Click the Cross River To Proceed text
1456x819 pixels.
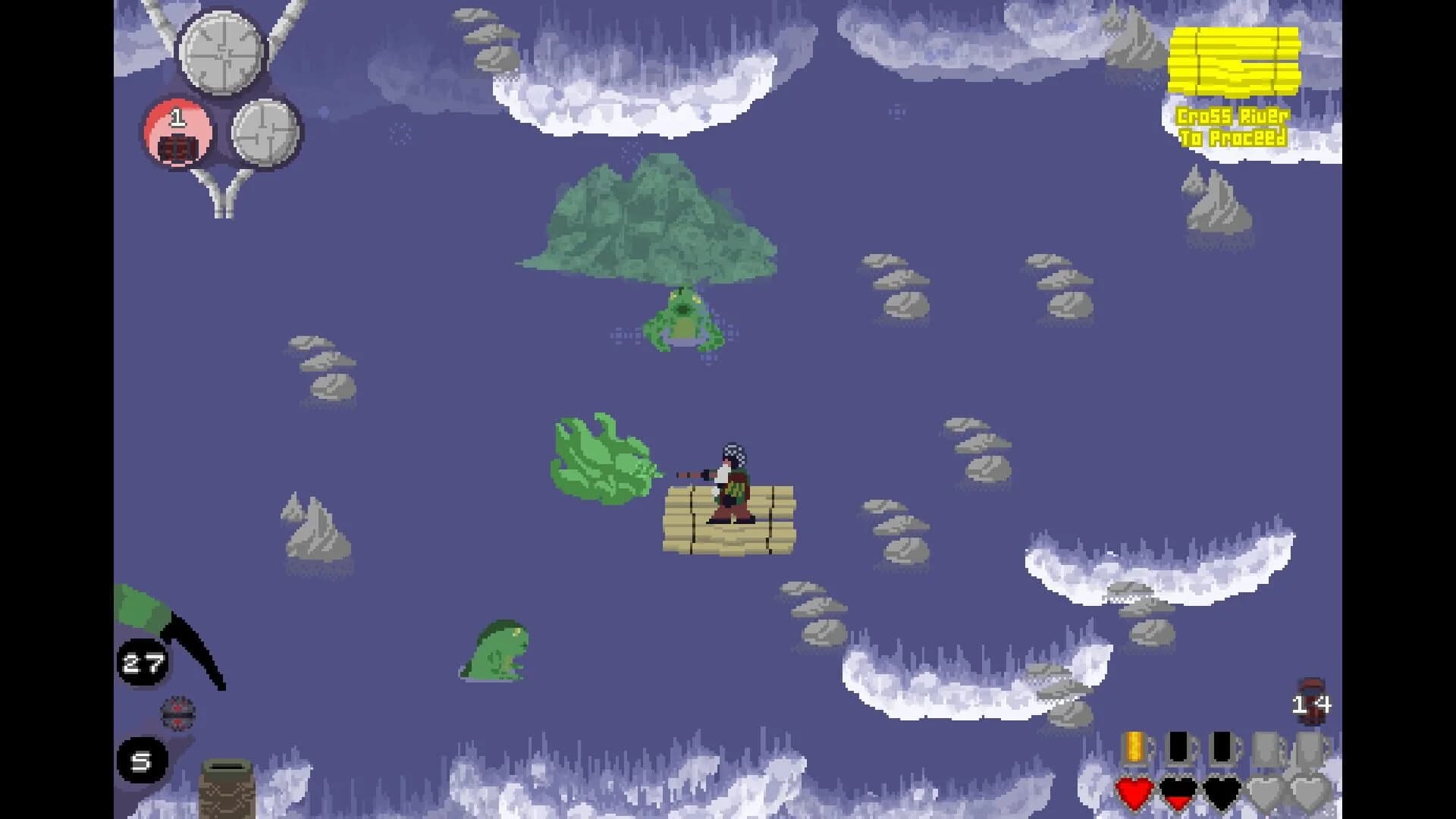click(x=1234, y=127)
